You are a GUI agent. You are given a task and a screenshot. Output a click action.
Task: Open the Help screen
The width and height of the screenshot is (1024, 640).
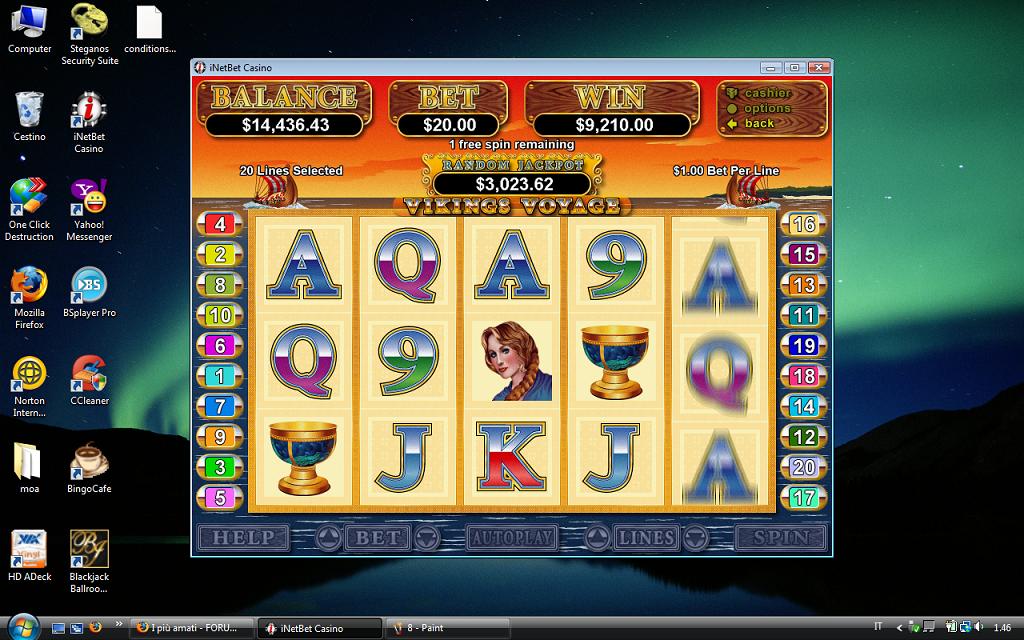pyautogui.click(x=243, y=538)
